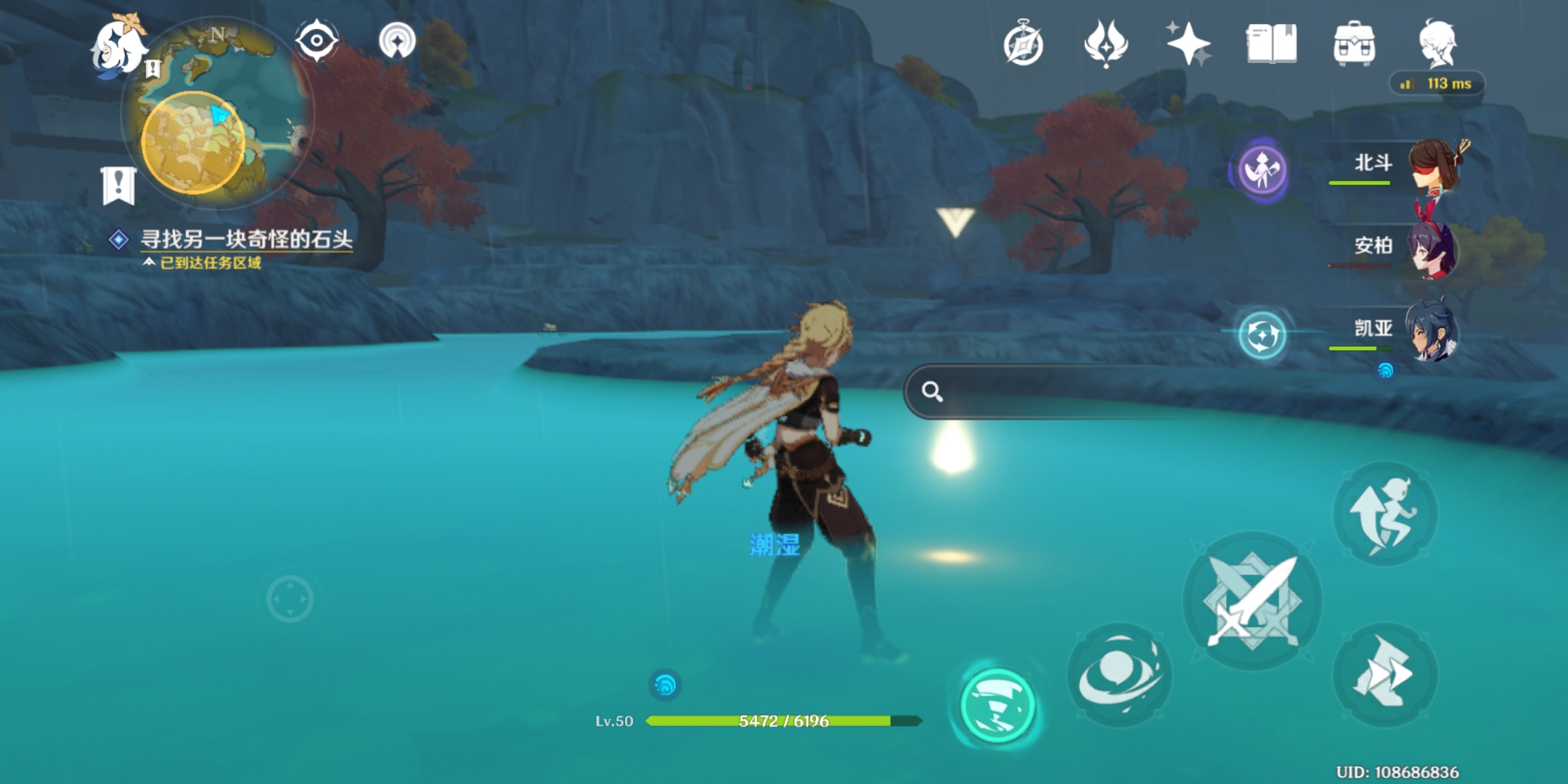Tap the jump button
The height and width of the screenshot is (784, 1568).
coord(1384,514)
